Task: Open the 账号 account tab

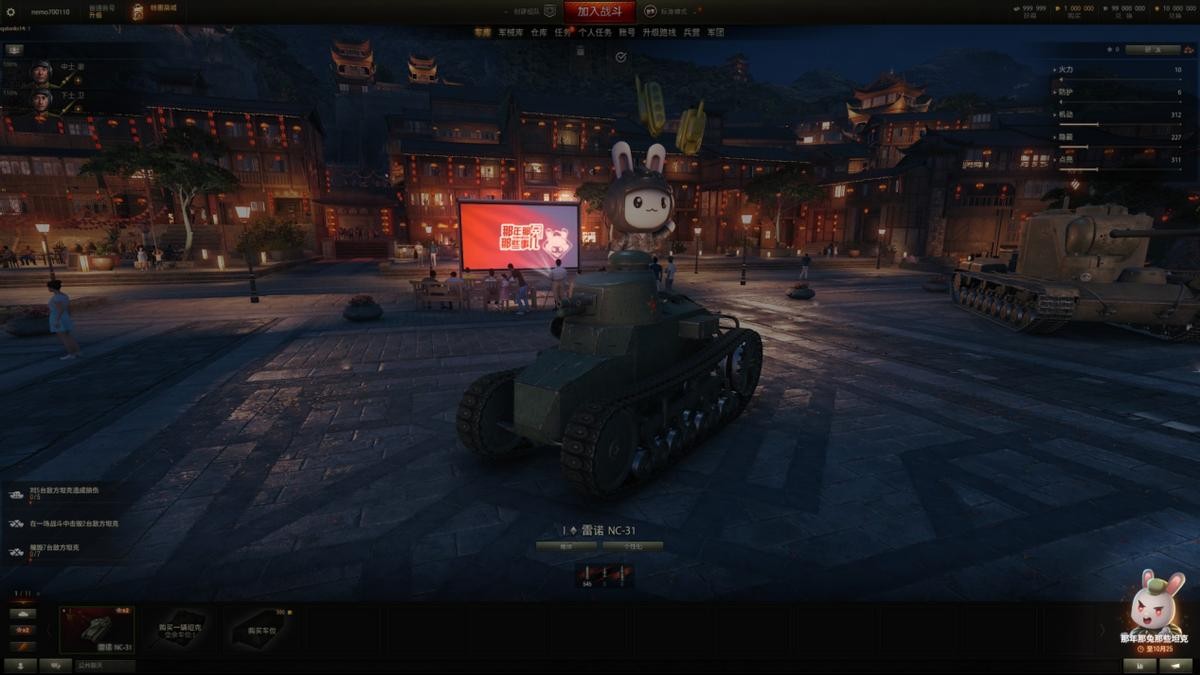Action: [x=627, y=32]
